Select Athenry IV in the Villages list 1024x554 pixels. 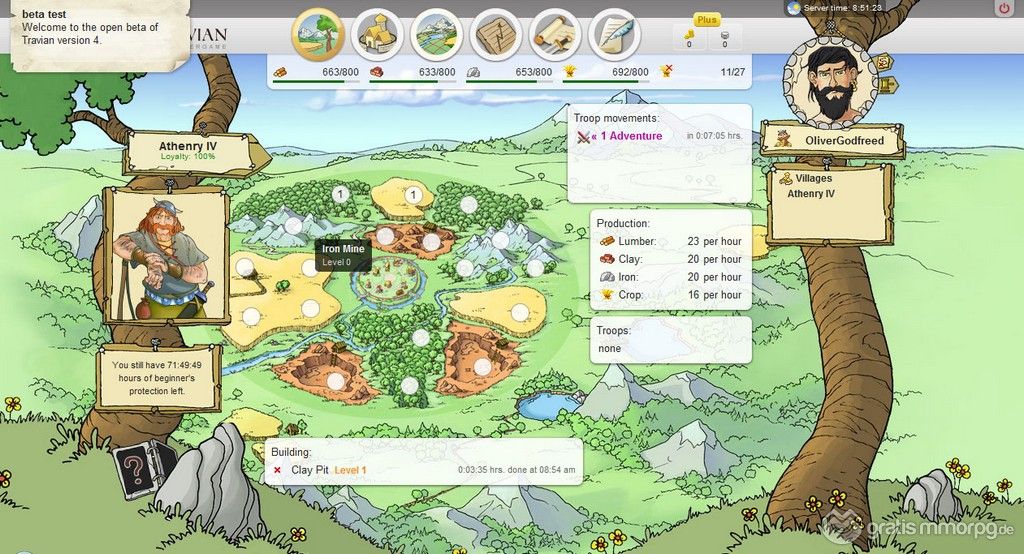[x=811, y=193]
